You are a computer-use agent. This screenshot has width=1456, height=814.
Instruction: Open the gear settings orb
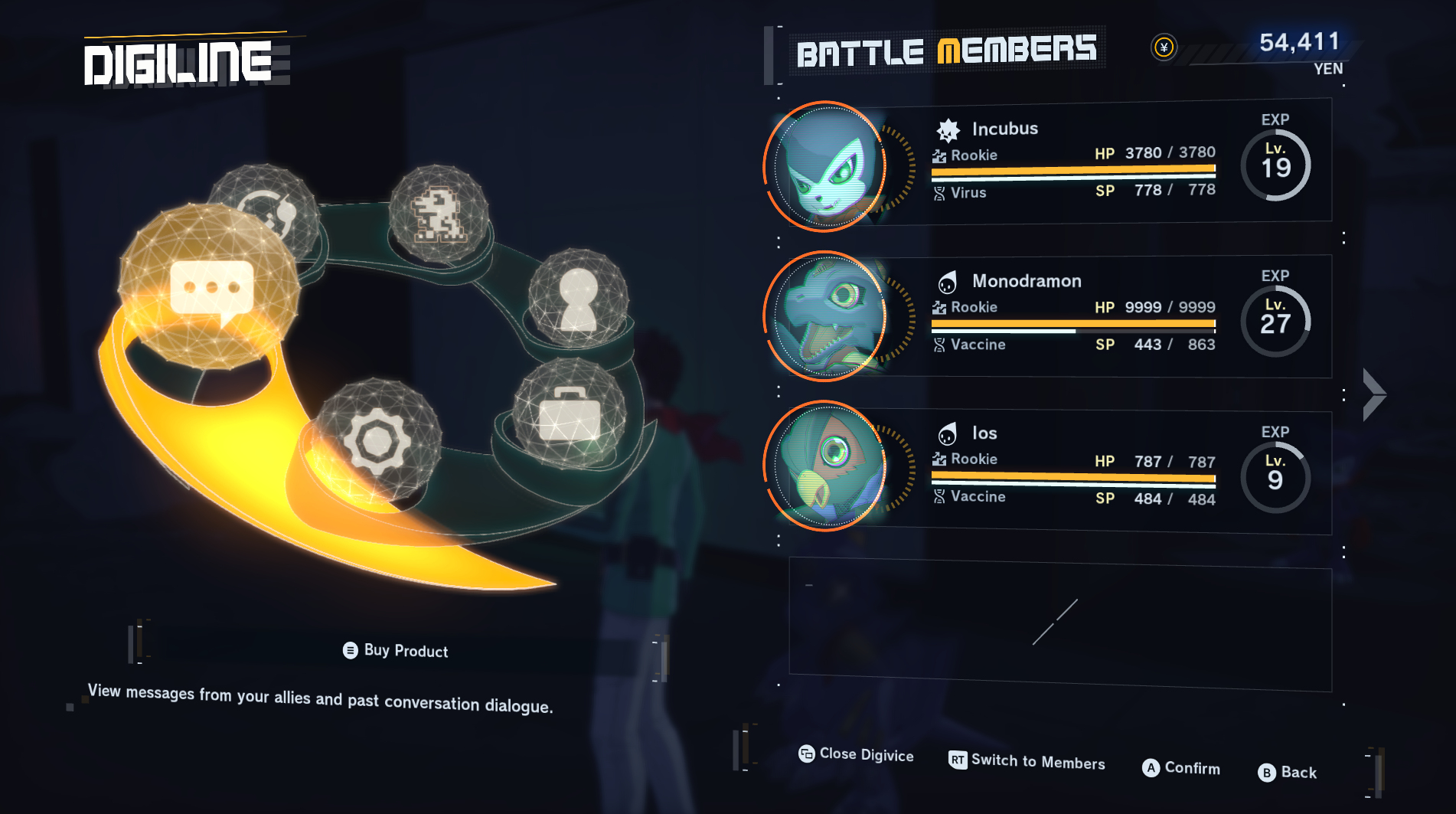coord(377,440)
